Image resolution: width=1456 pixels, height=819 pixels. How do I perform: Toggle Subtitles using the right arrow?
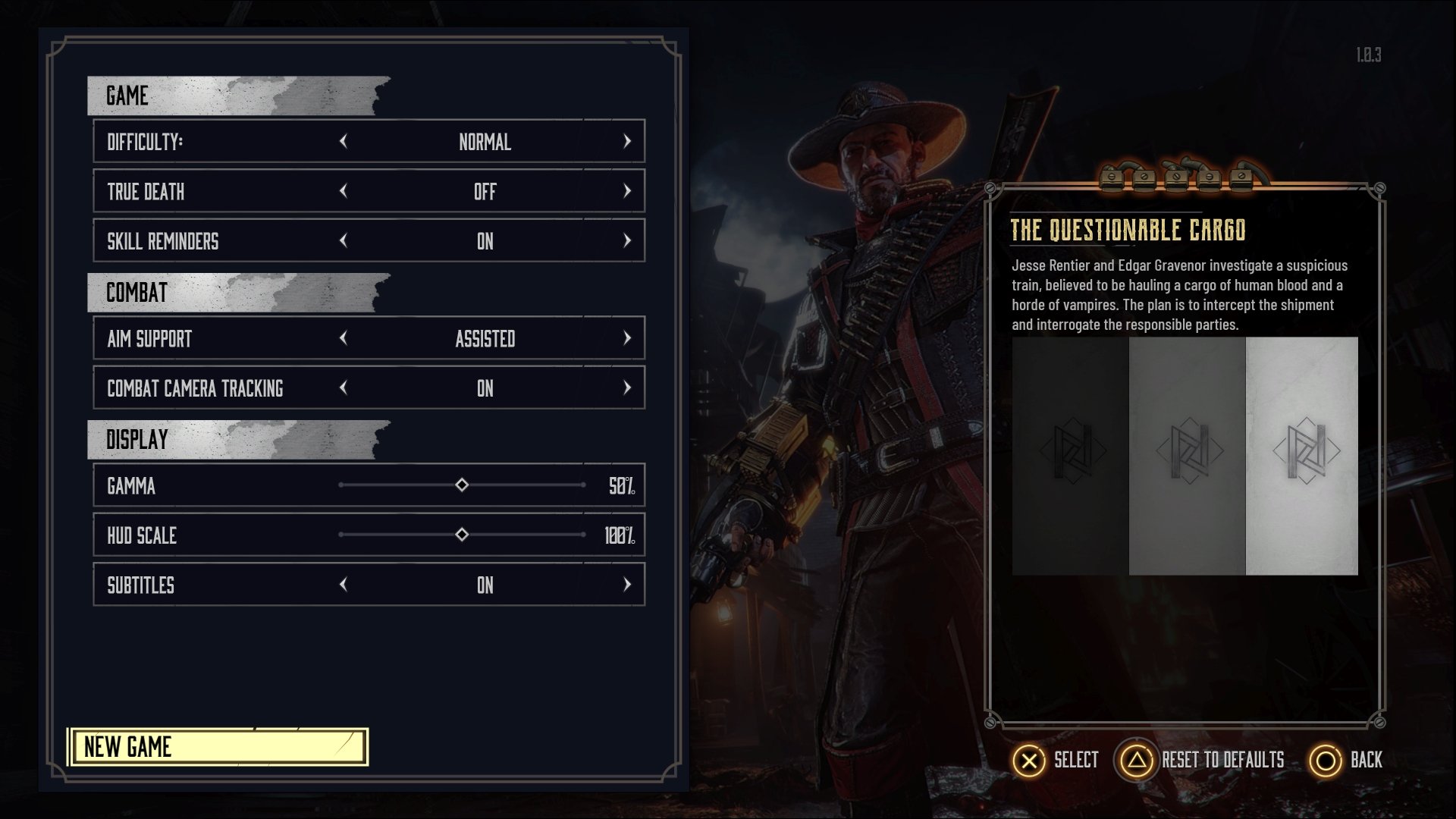tap(626, 585)
